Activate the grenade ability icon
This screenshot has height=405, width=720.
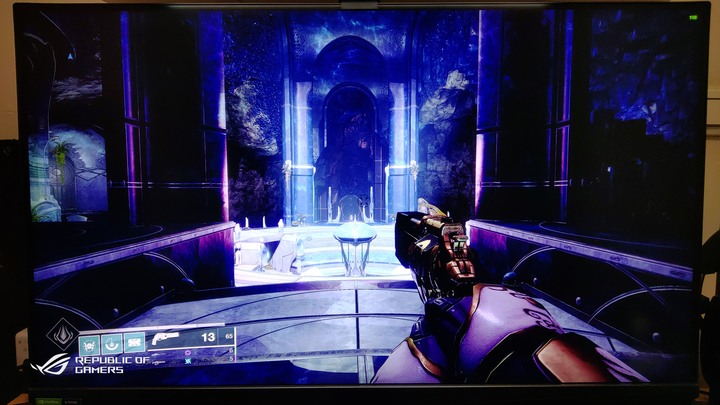tap(88, 342)
